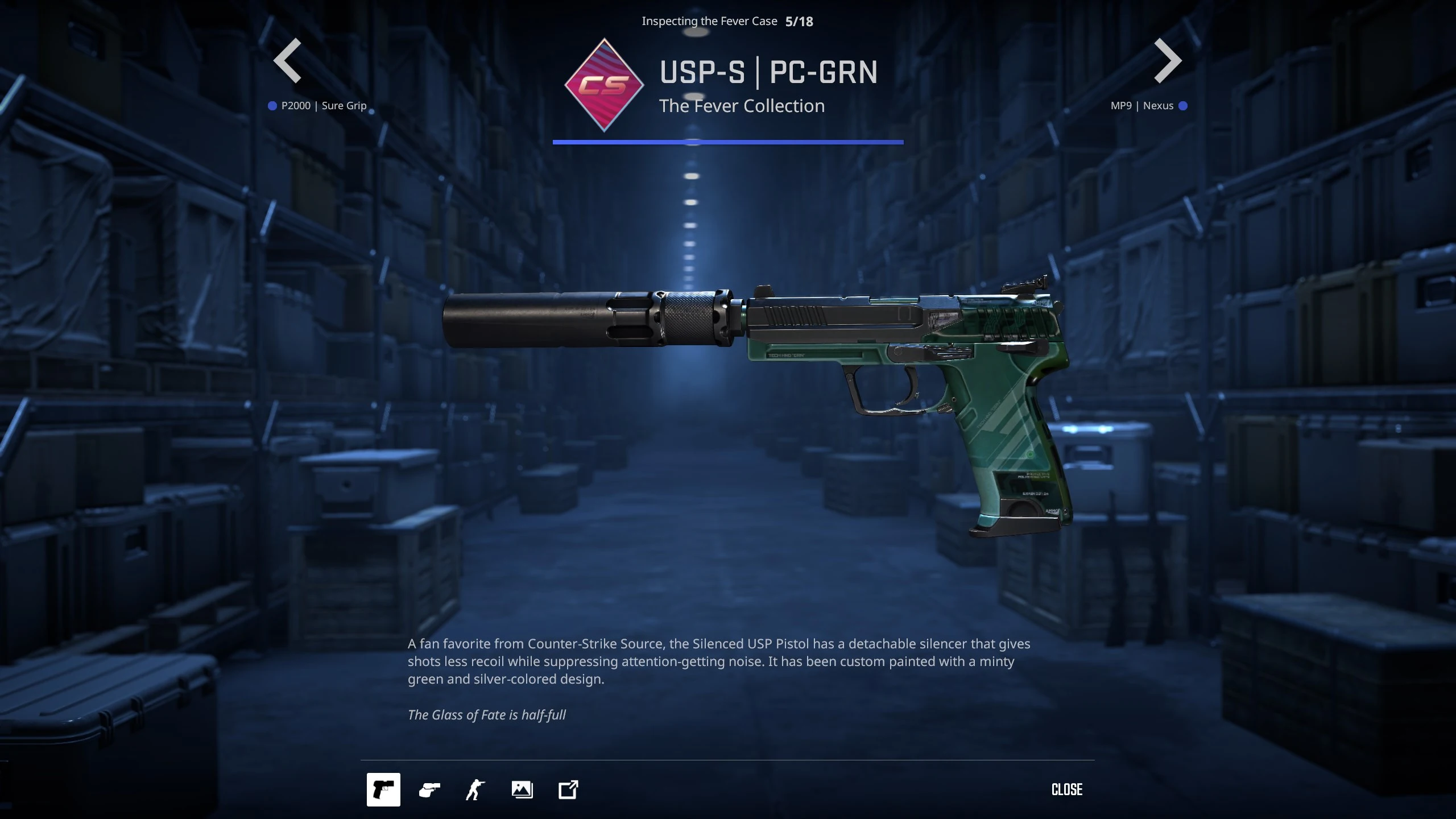Close the Fever Case inspection screen

1067,789
